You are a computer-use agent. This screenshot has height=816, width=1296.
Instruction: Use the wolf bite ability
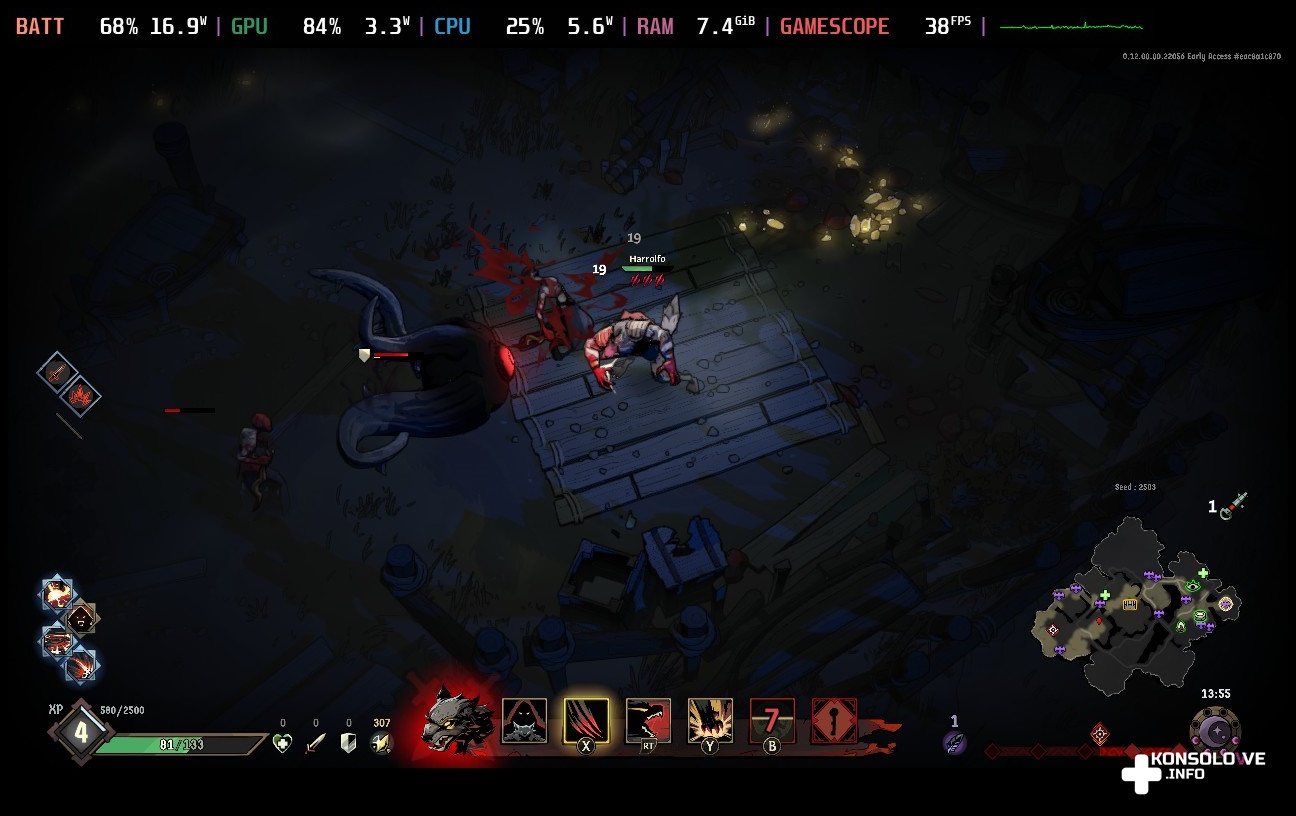click(648, 721)
